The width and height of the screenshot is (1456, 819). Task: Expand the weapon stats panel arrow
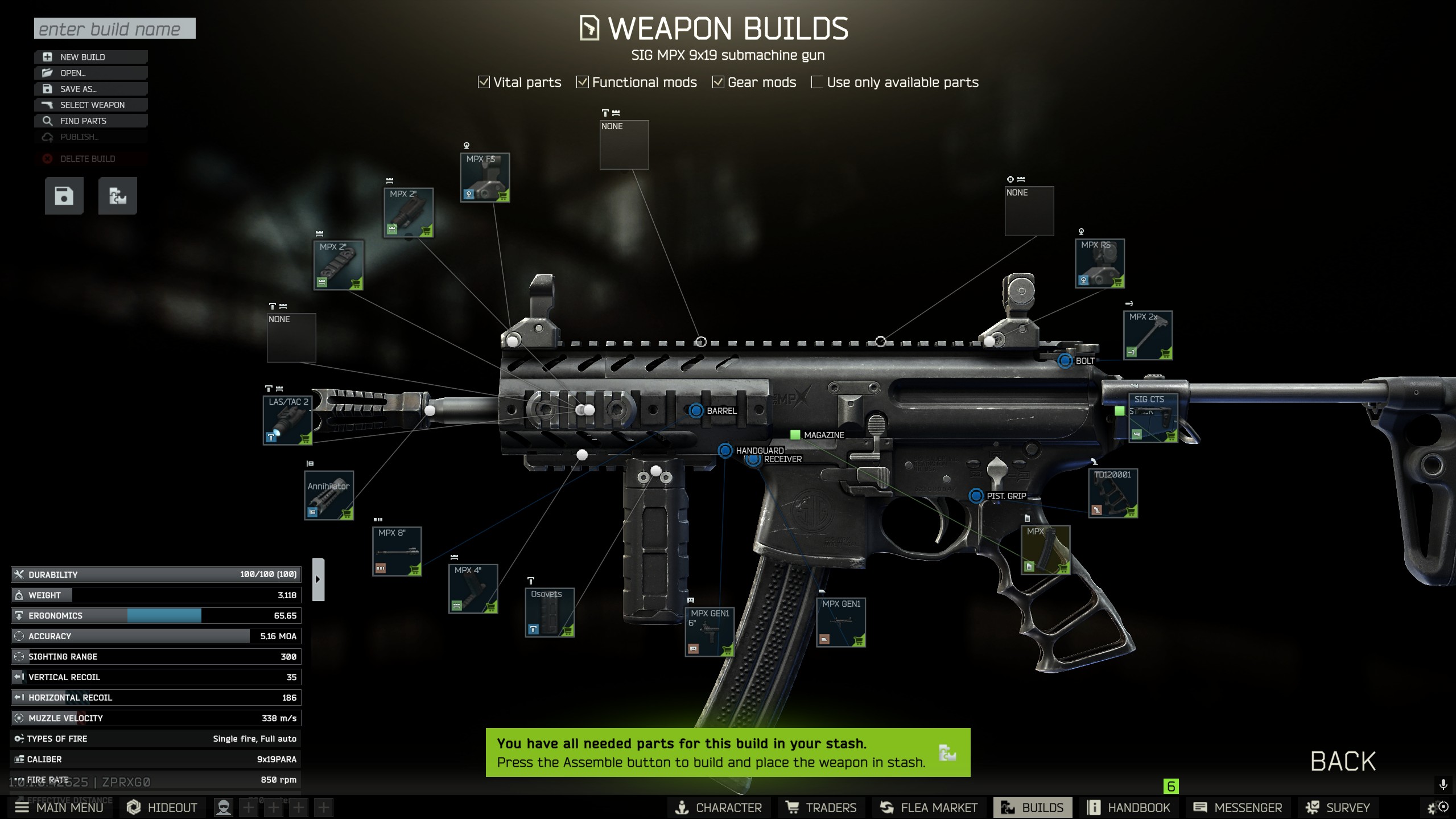pos(318,579)
